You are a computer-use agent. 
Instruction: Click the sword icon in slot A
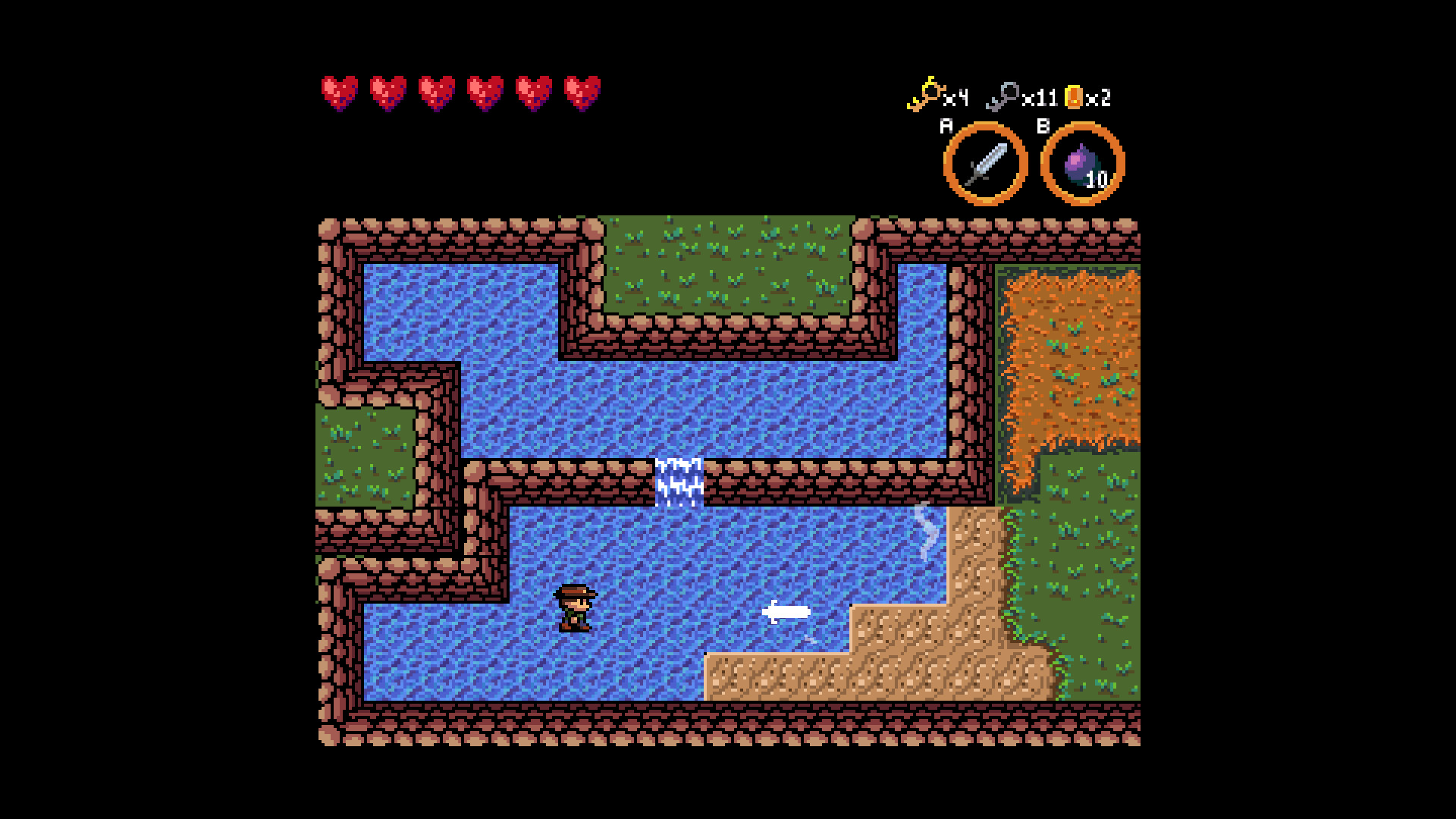(987, 163)
